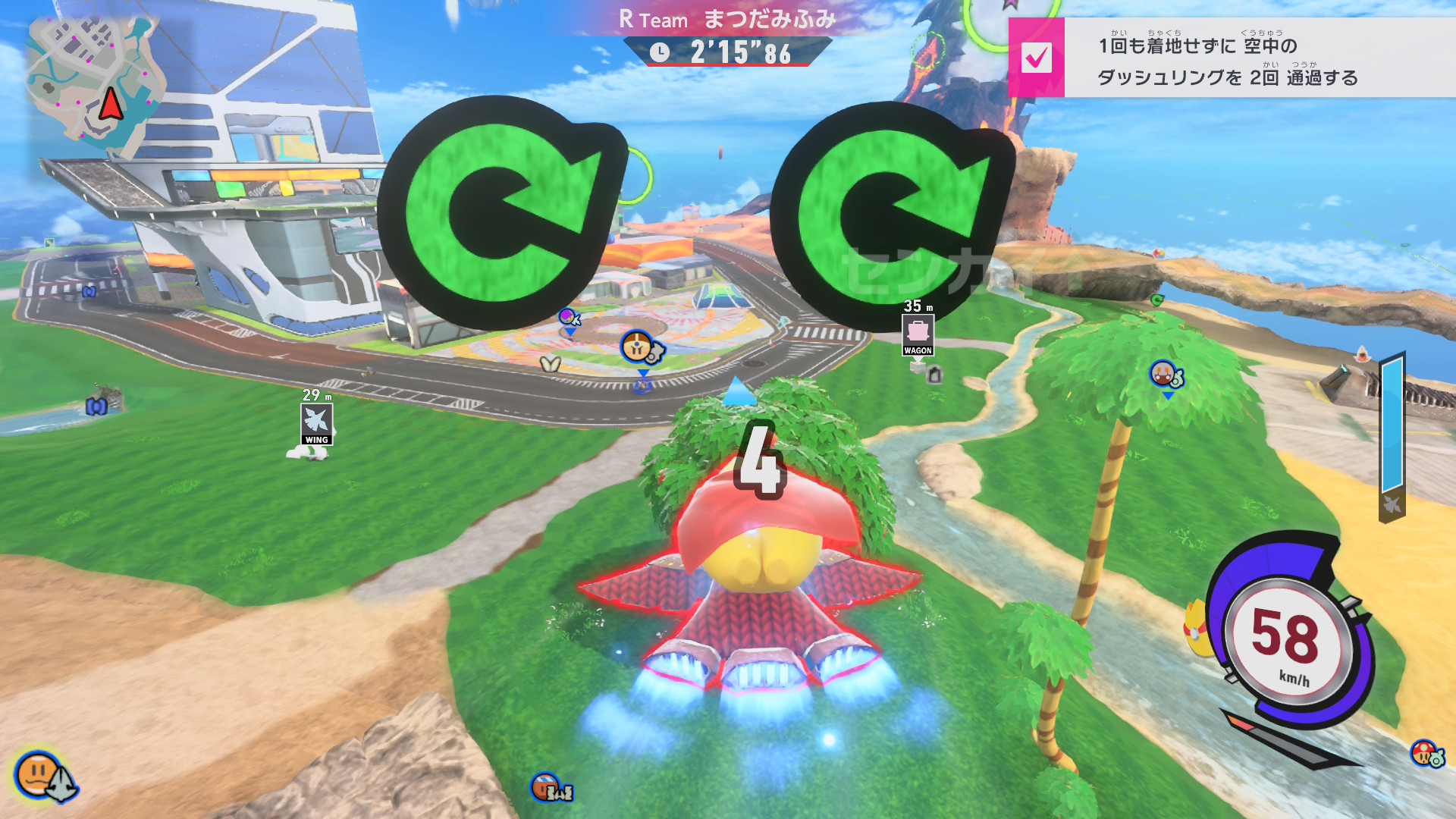This screenshot has height=819, width=1456.
Task: Select the WING machine marker
Action: 316,423
